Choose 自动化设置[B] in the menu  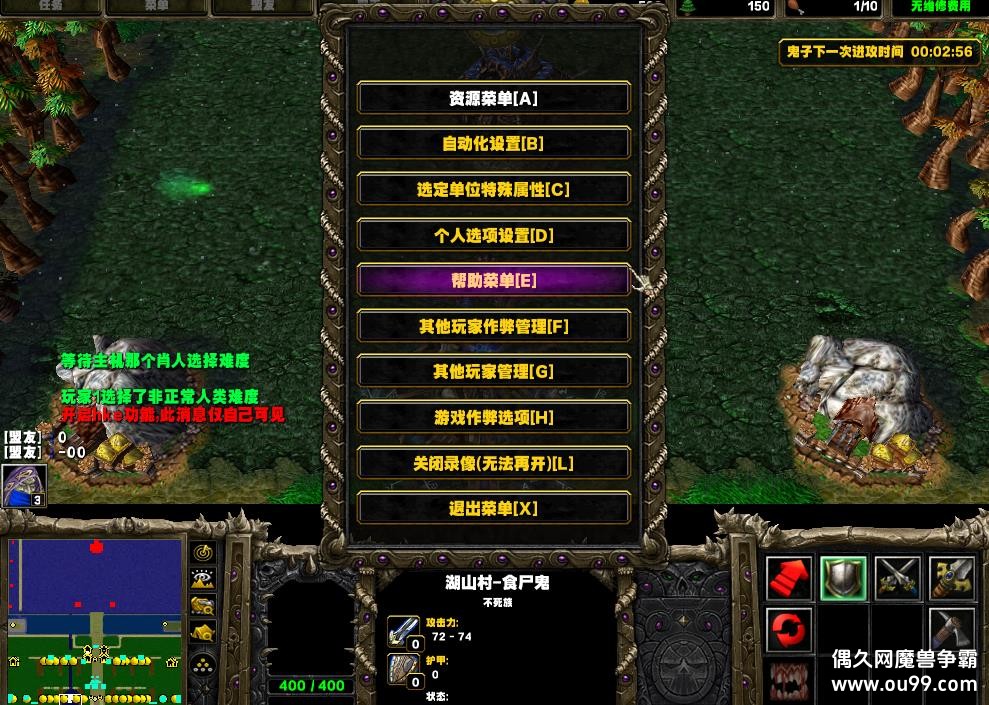point(494,143)
